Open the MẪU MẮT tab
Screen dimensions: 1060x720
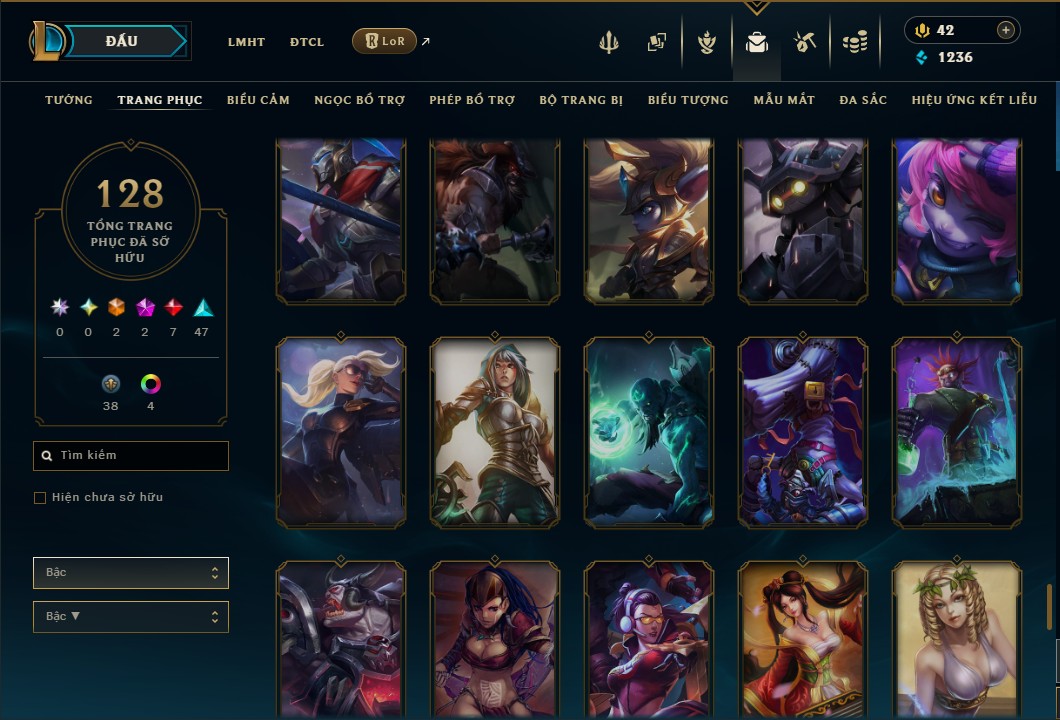[x=784, y=100]
